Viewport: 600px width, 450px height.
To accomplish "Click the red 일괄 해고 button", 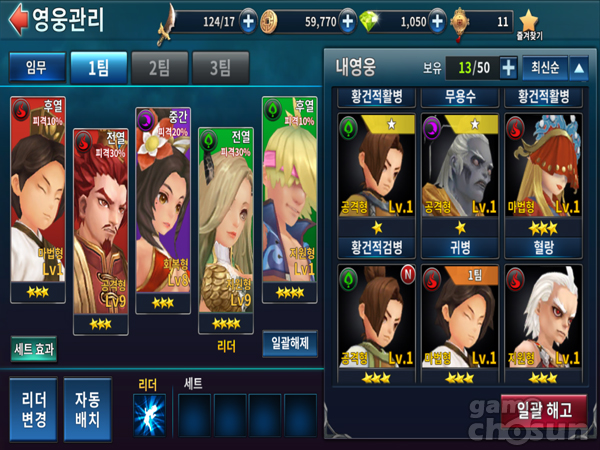I will point(544,410).
